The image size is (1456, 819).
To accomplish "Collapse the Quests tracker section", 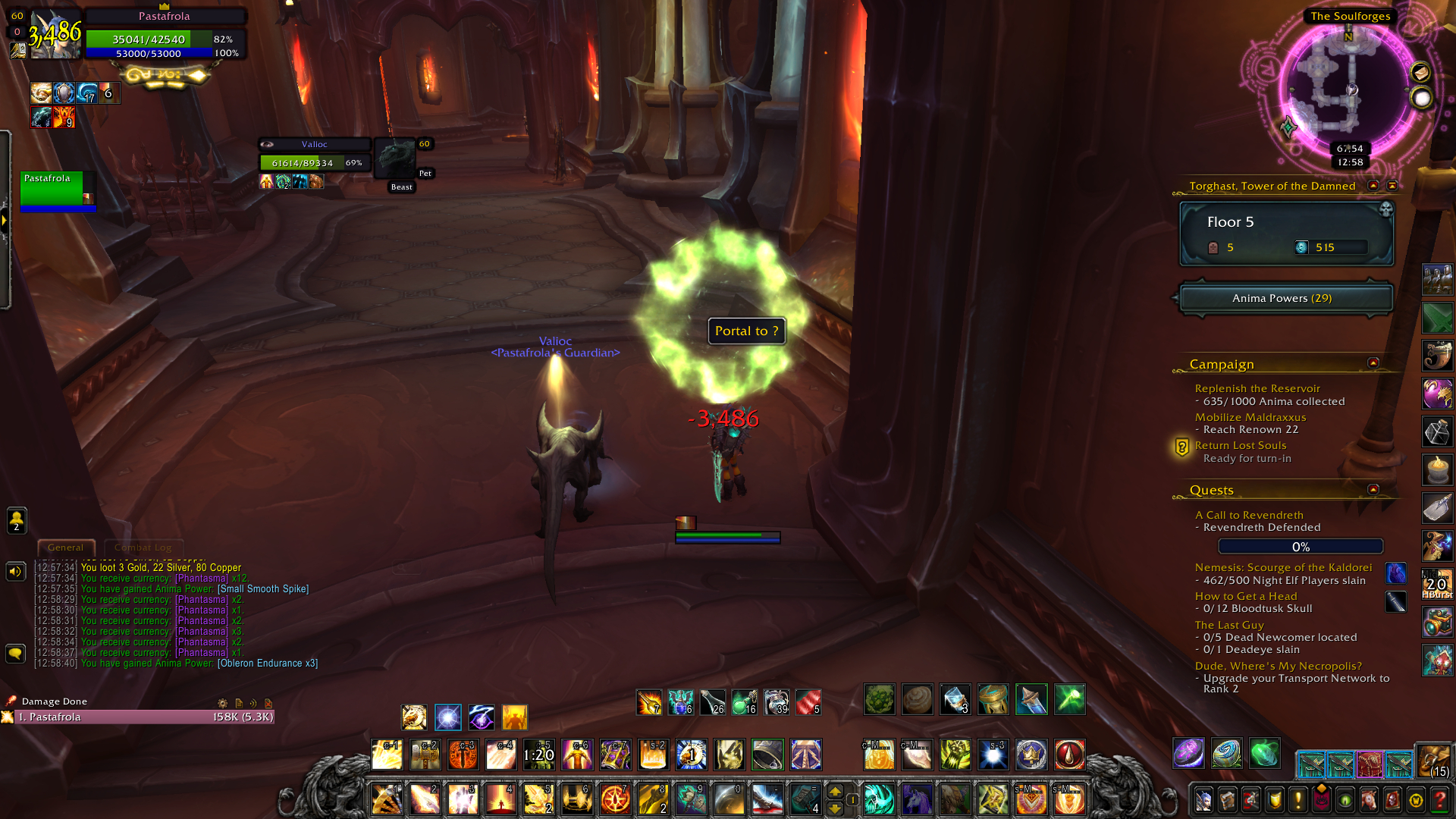I will (x=1373, y=490).
